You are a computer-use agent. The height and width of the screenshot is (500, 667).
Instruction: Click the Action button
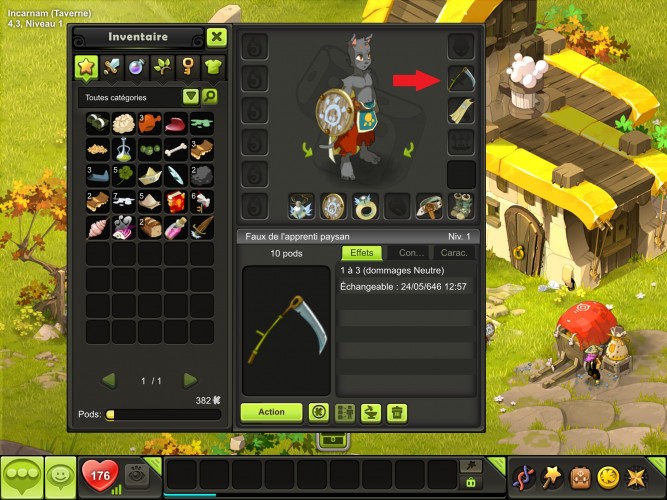tap(271, 412)
